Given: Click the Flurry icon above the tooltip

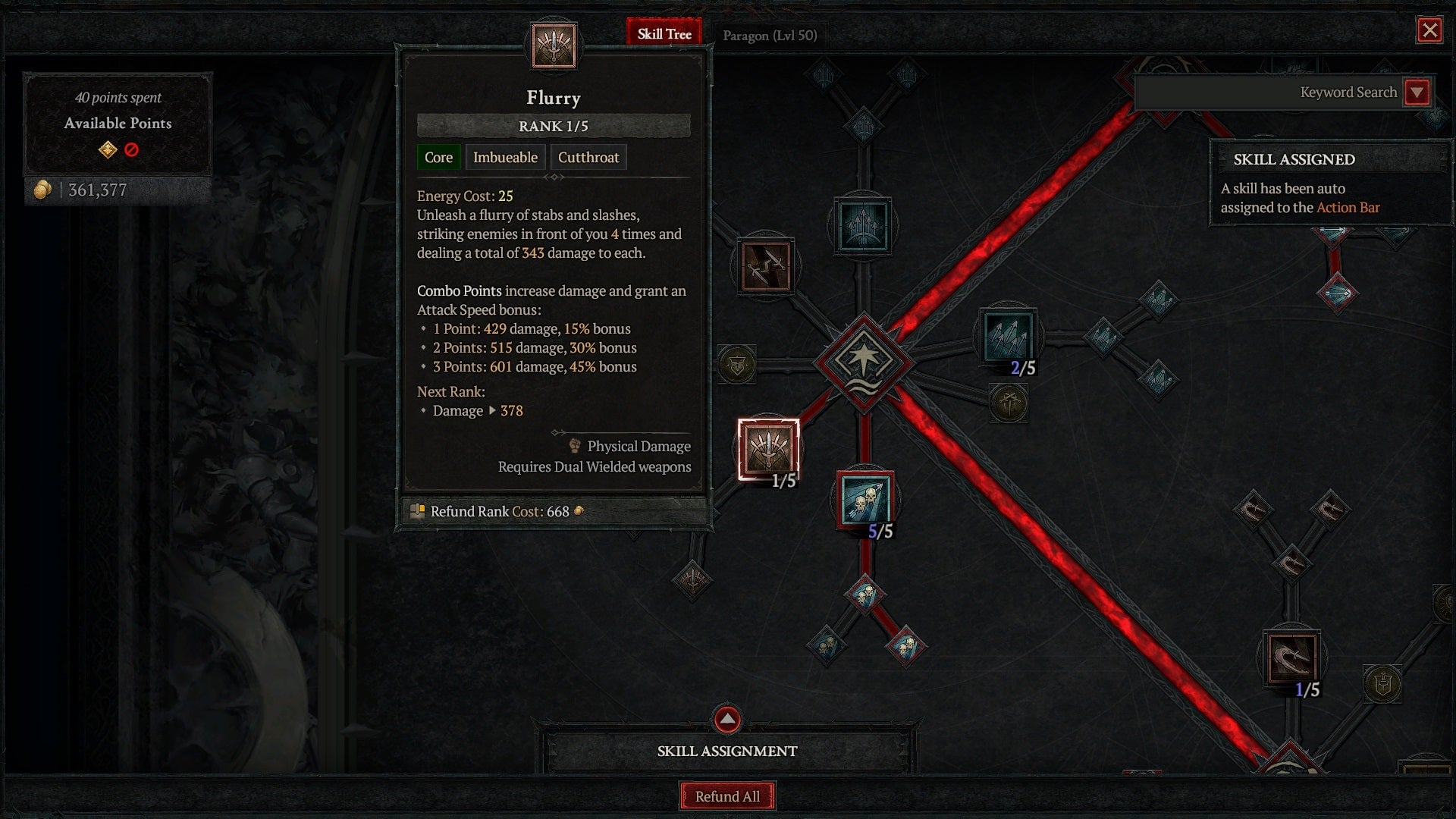Looking at the screenshot, I should tap(553, 47).
